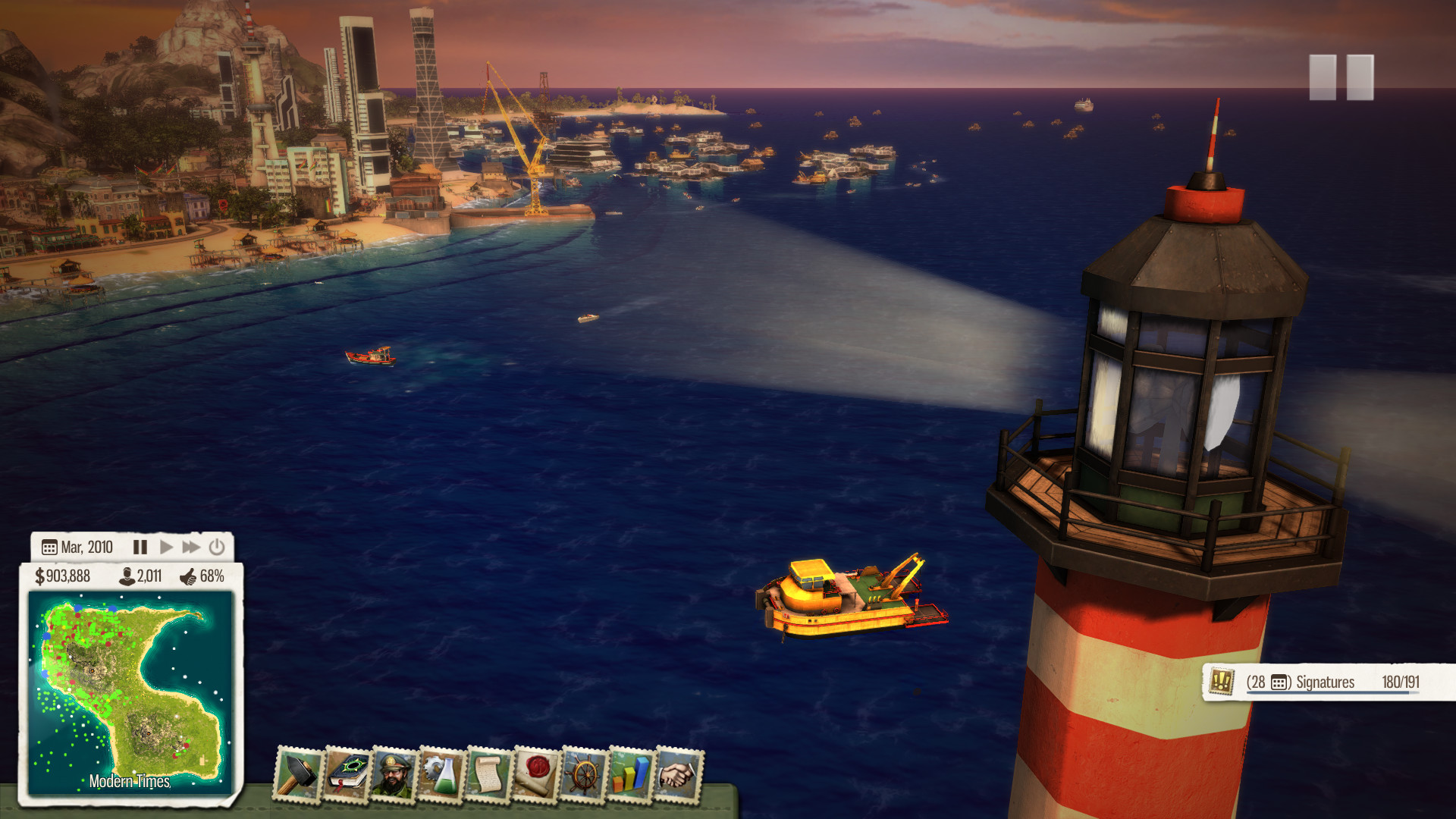This screenshot has width=1456, height=819.
Task: Pause the game with the pause control
Action: tap(140, 547)
